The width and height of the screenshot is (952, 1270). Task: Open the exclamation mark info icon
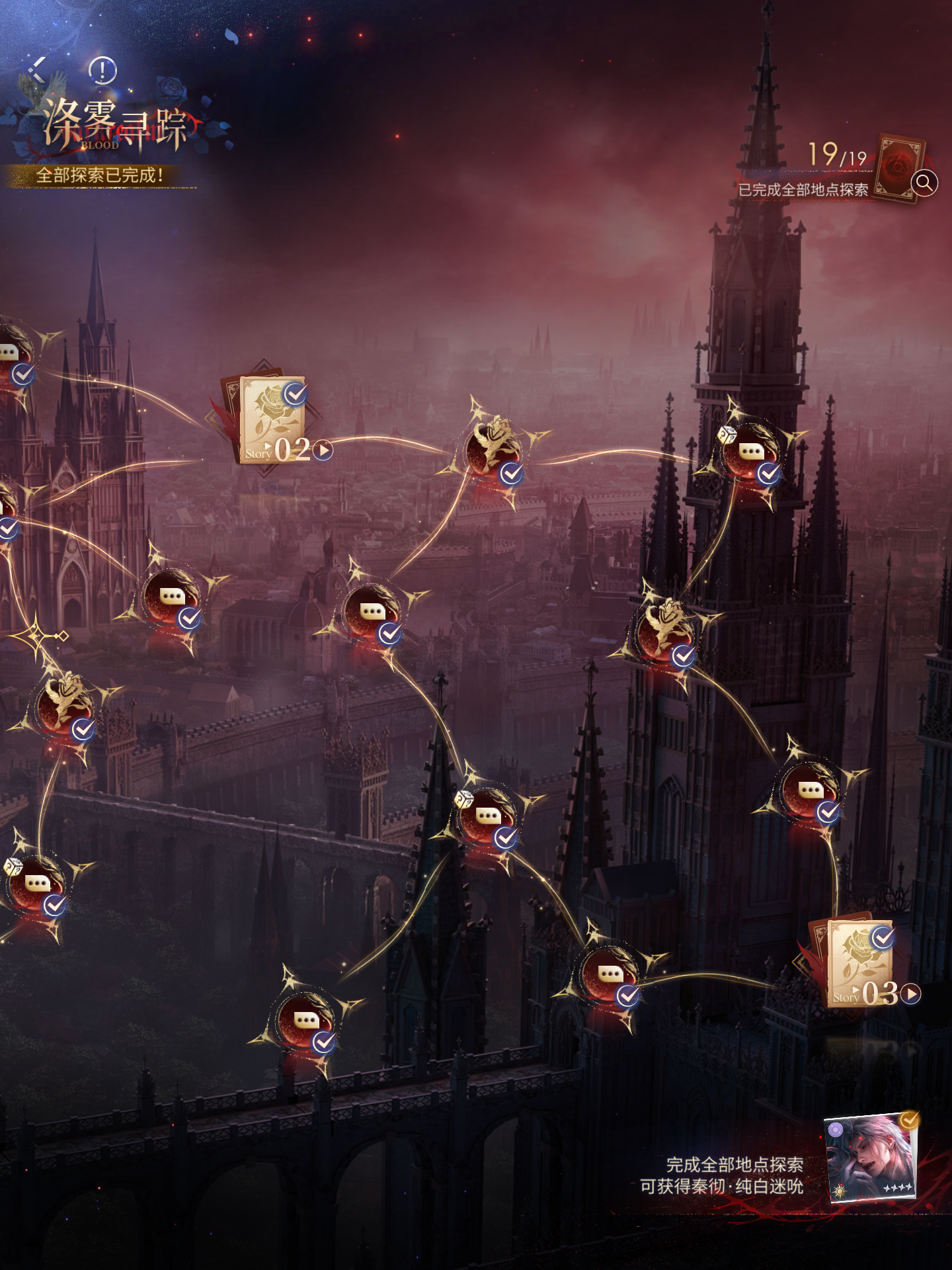tap(102, 70)
